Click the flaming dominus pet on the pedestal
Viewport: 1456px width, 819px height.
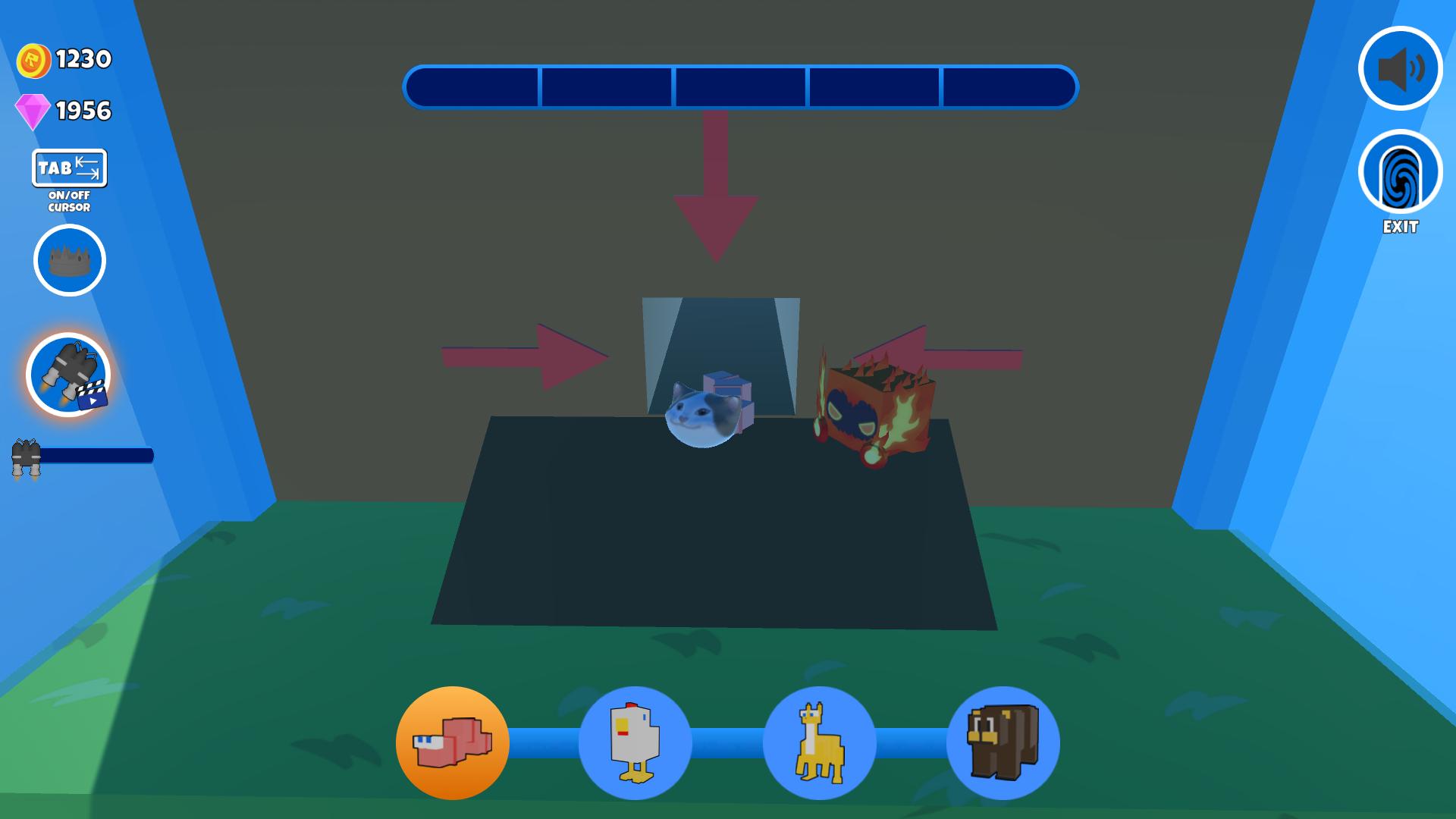pos(876,409)
